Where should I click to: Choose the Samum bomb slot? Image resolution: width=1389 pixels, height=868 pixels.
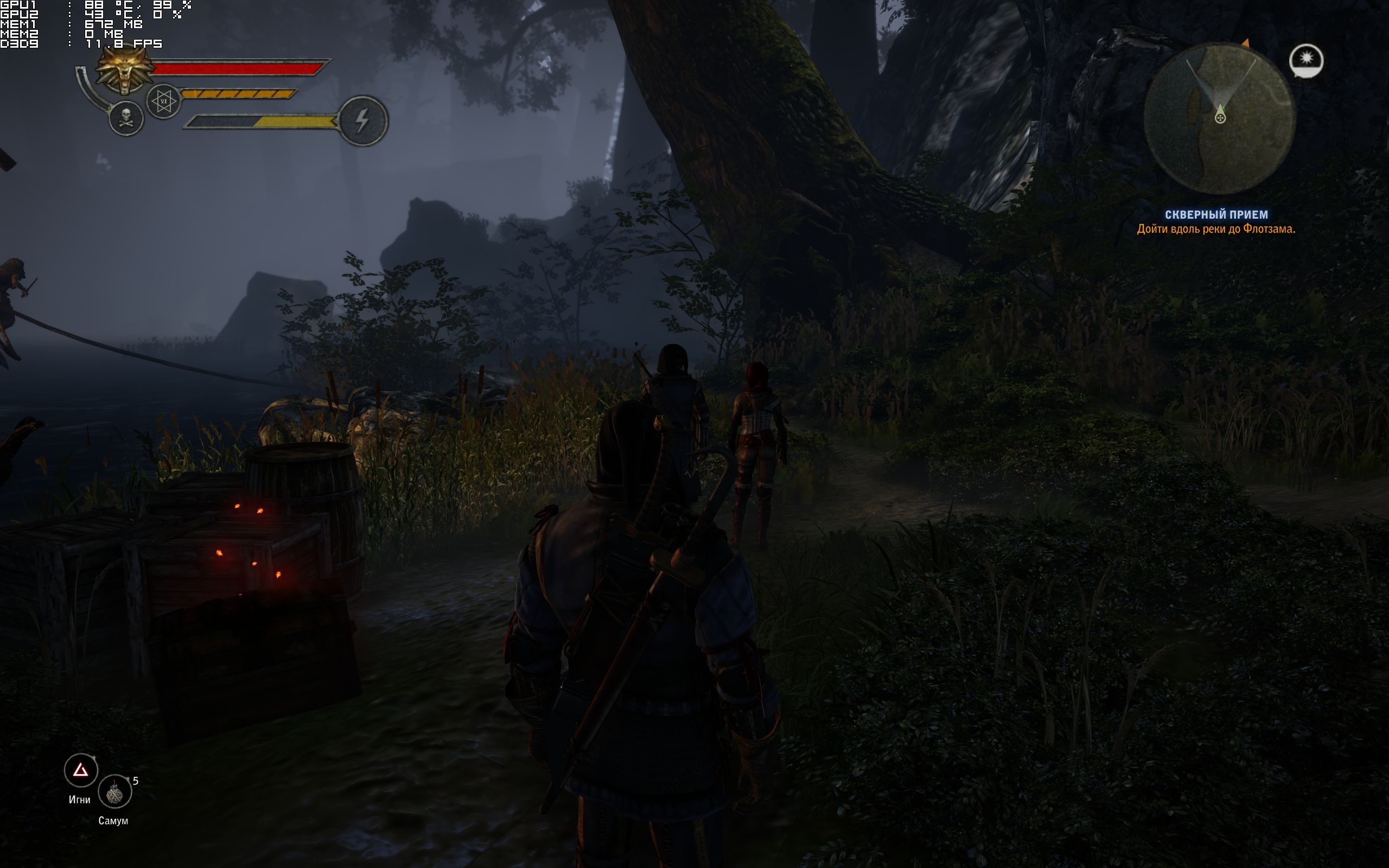[x=115, y=792]
